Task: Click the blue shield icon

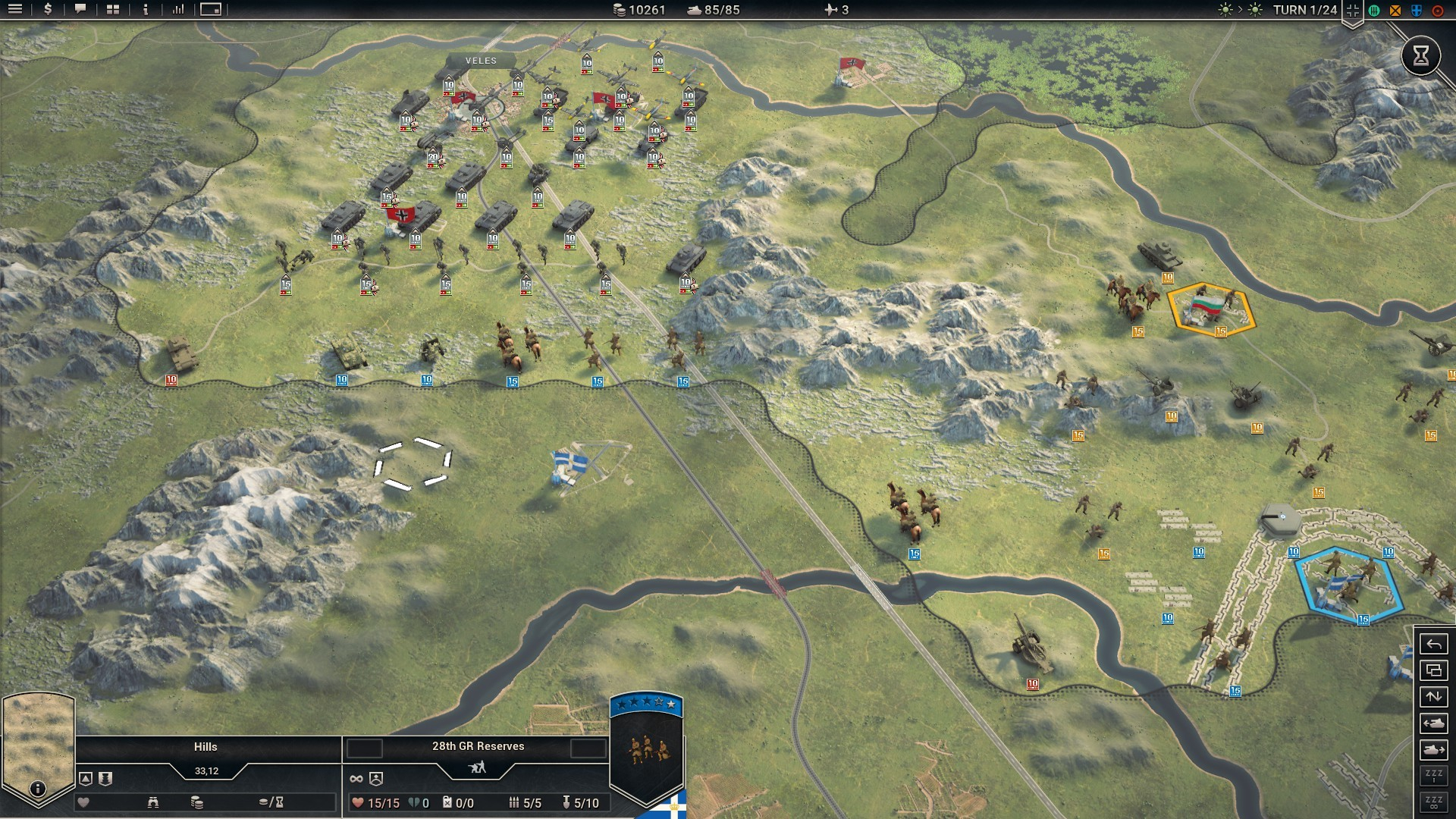Action: point(1416,10)
